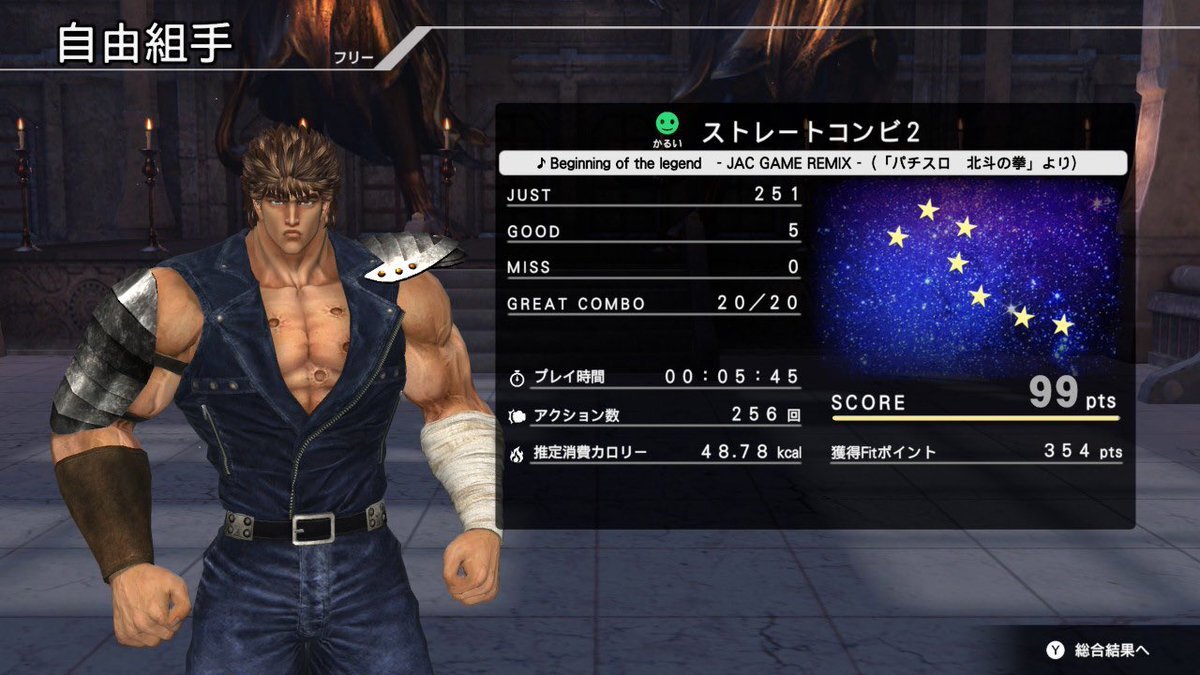The image size is (1200, 675).
Task: Go to overall results (総合結果へ)
Action: [1098, 650]
